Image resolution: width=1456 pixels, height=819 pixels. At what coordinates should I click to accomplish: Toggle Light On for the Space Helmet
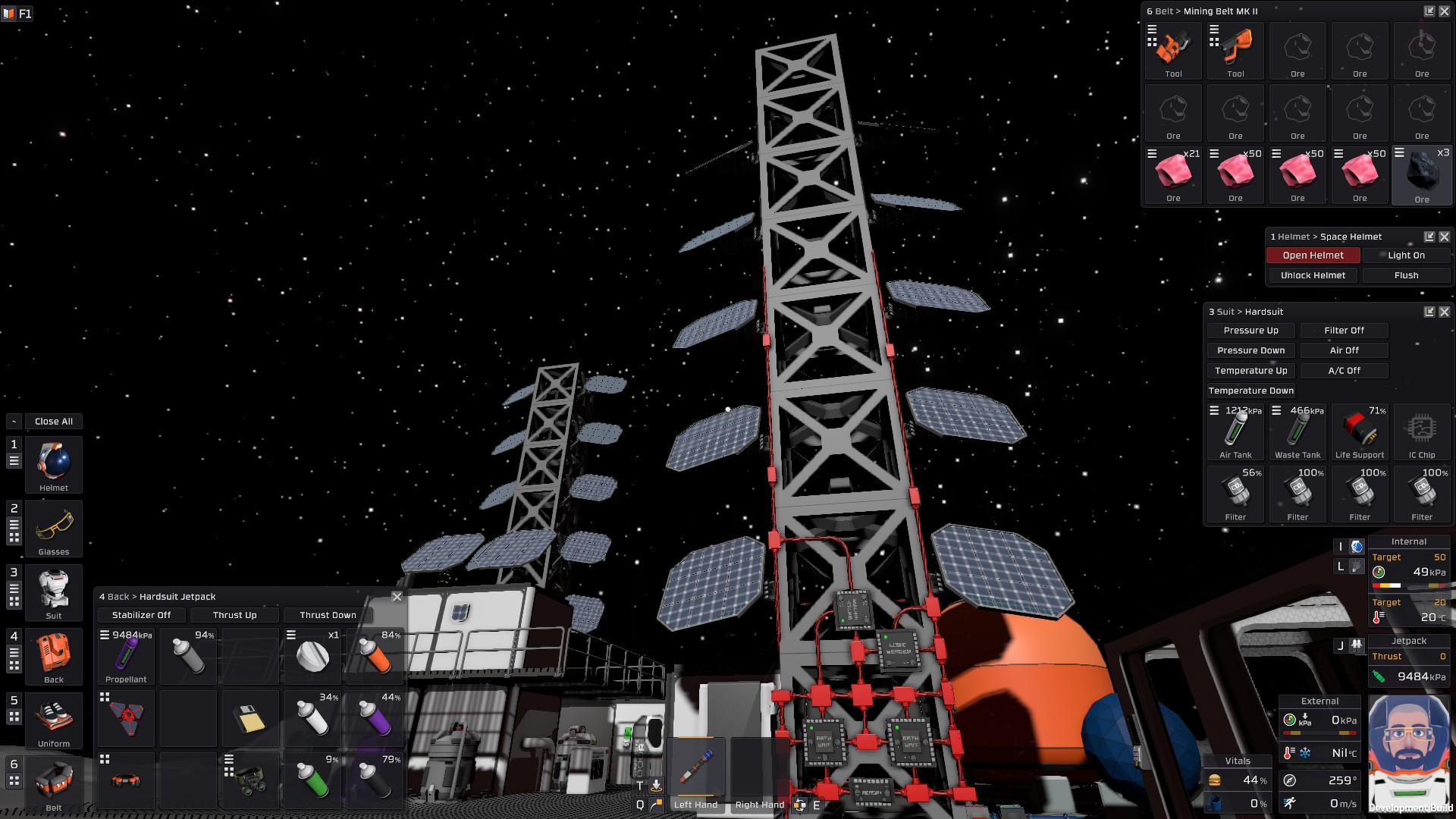point(1405,255)
